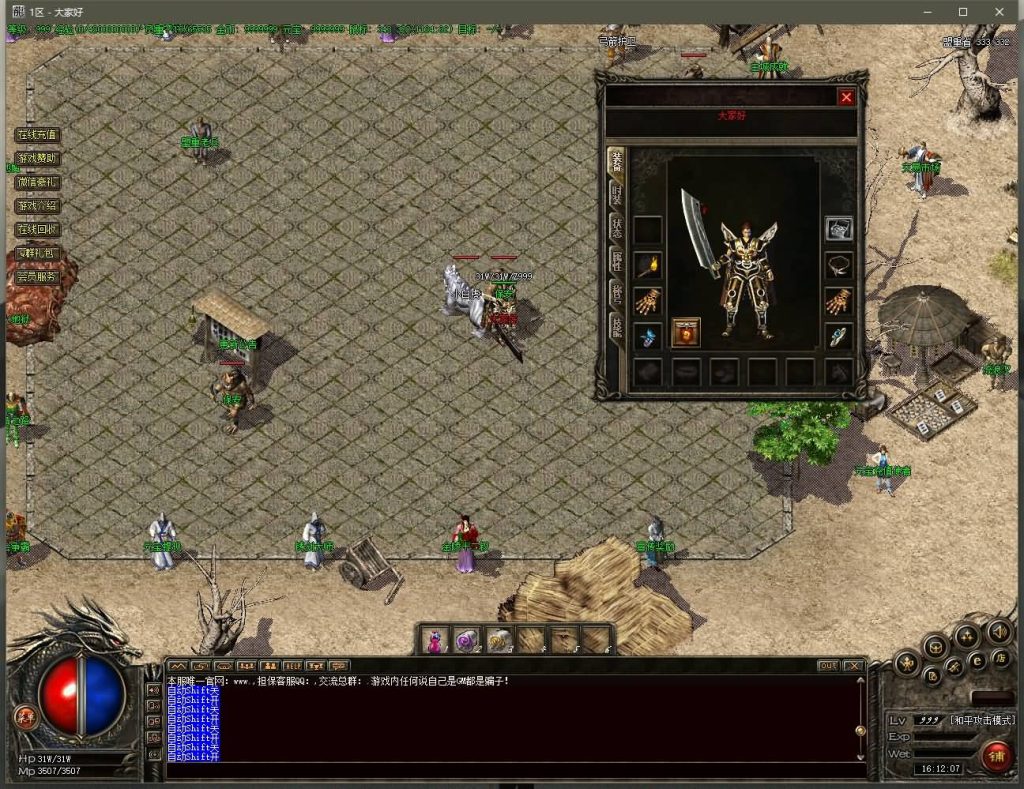Open the 技能 skills tab
This screenshot has width=1024, height=789.
(617, 327)
